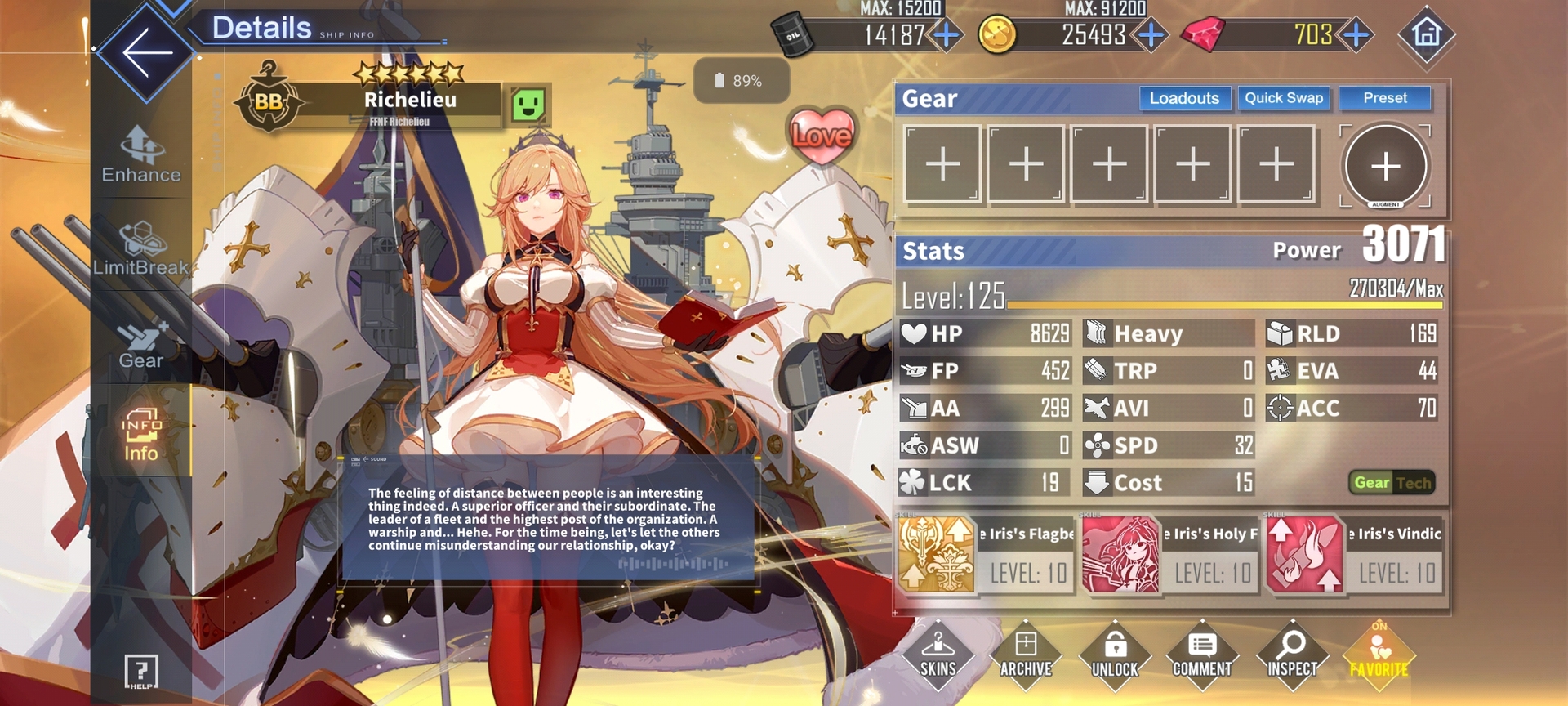1568x706 pixels.
Task: Open the Enhance tab
Action: click(141, 155)
